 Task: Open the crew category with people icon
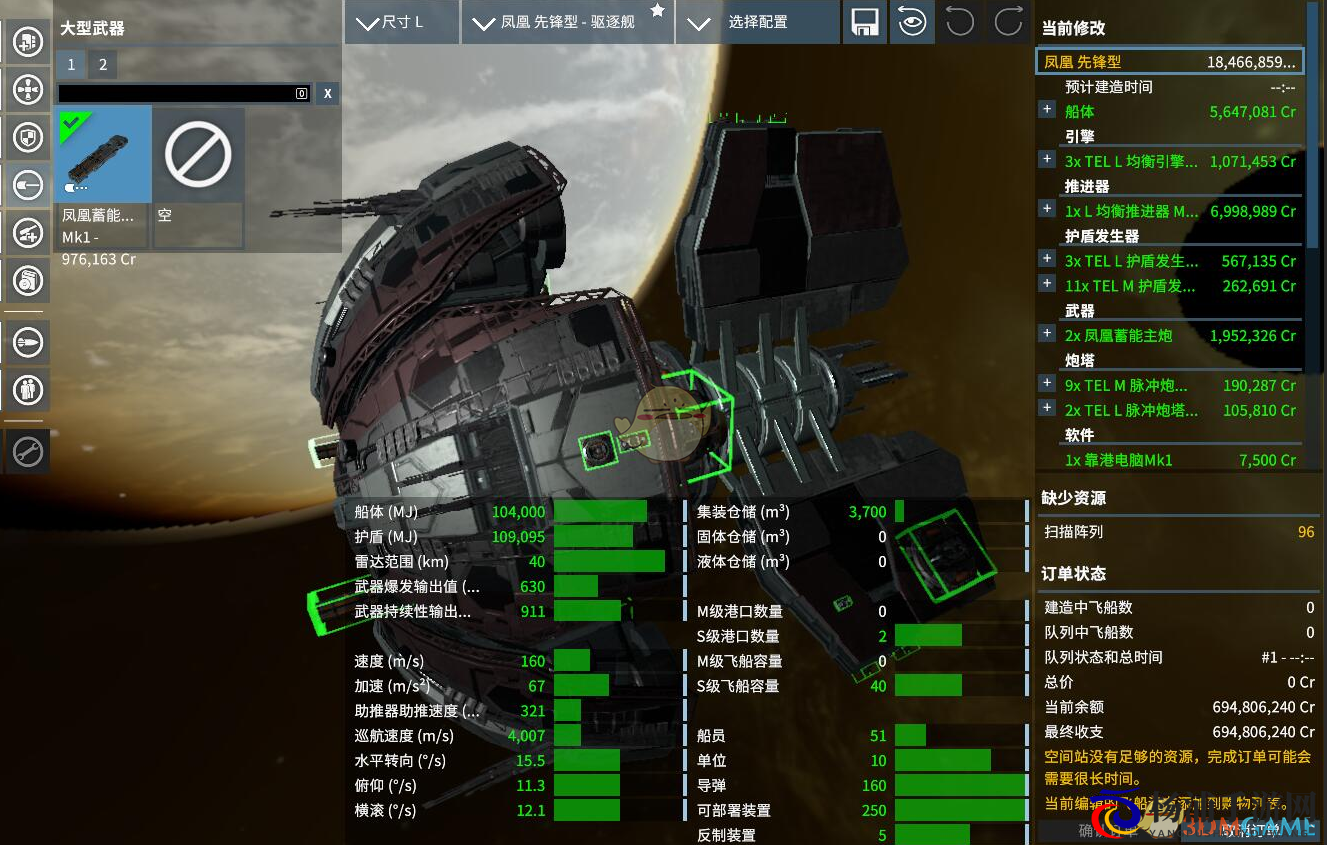(x=27, y=389)
